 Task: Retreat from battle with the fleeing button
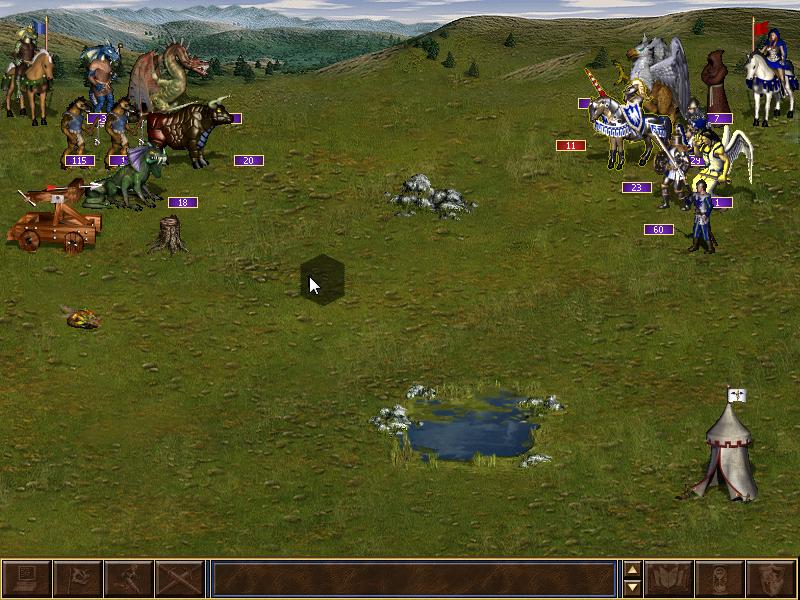tap(129, 579)
